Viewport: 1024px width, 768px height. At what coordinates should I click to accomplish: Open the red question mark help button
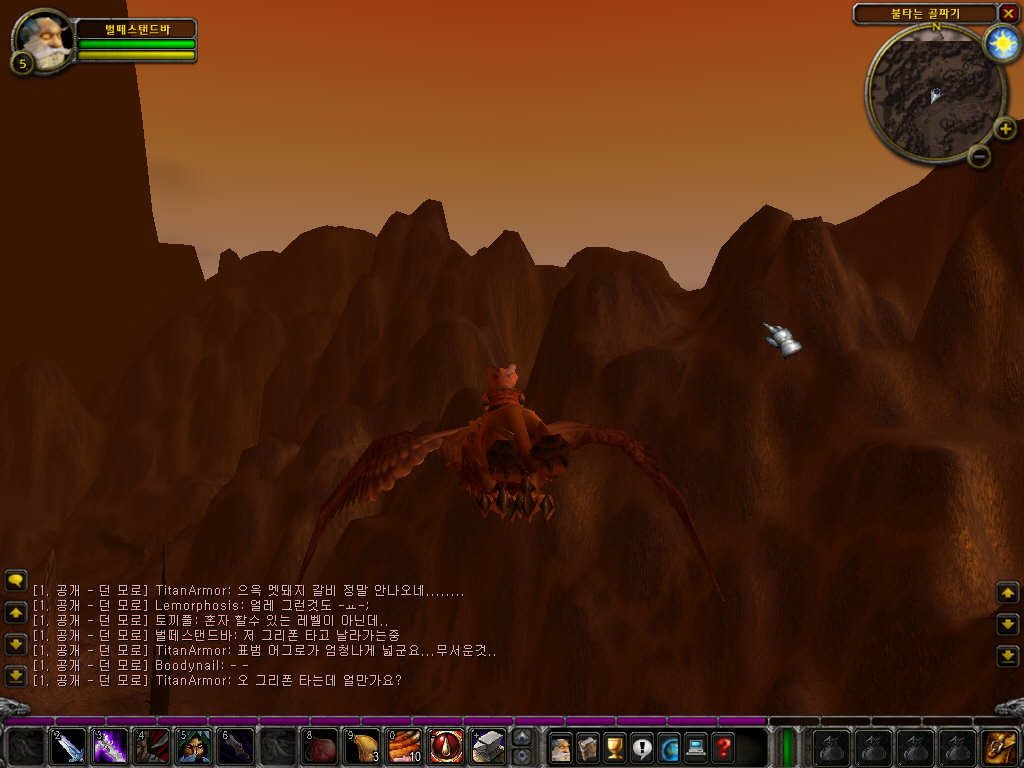coord(723,747)
